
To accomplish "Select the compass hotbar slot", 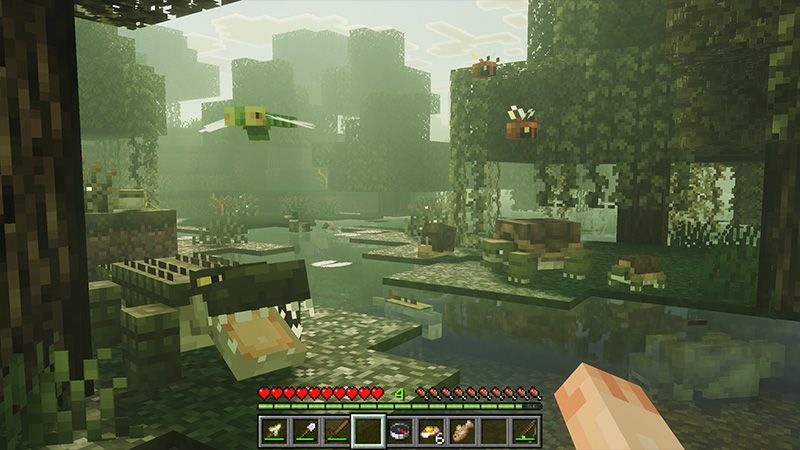I will coord(401,431).
